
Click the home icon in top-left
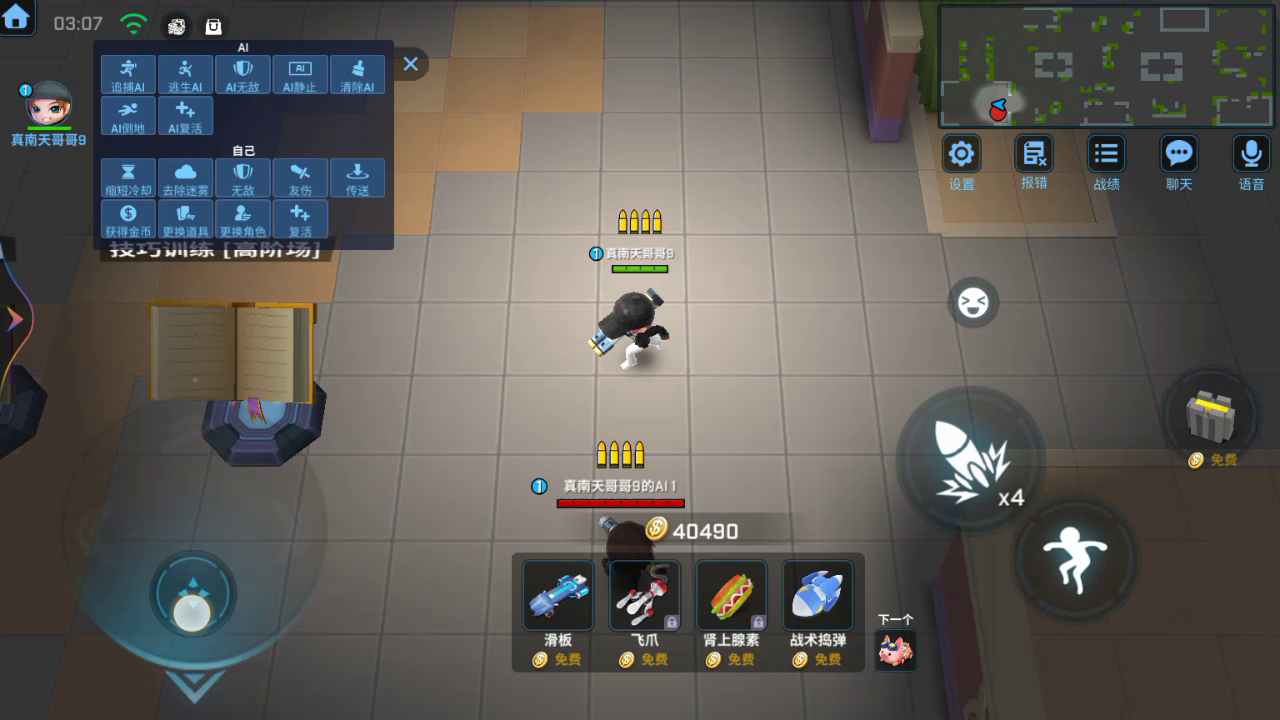16,16
